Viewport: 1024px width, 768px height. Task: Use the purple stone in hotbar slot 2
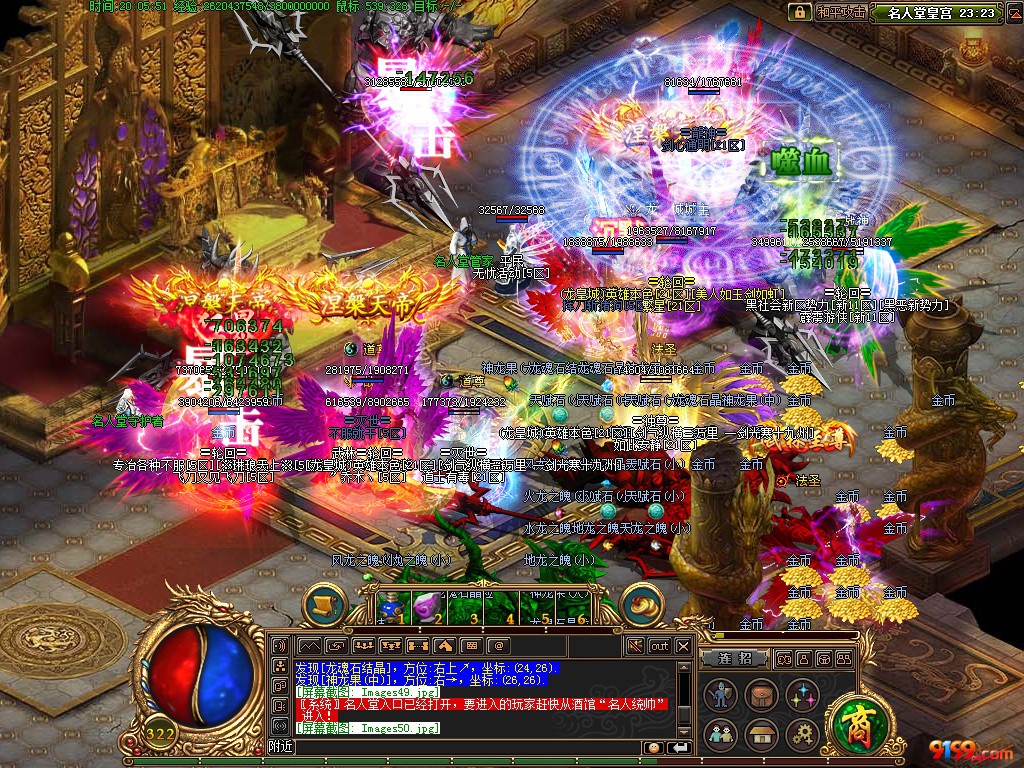[428, 607]
